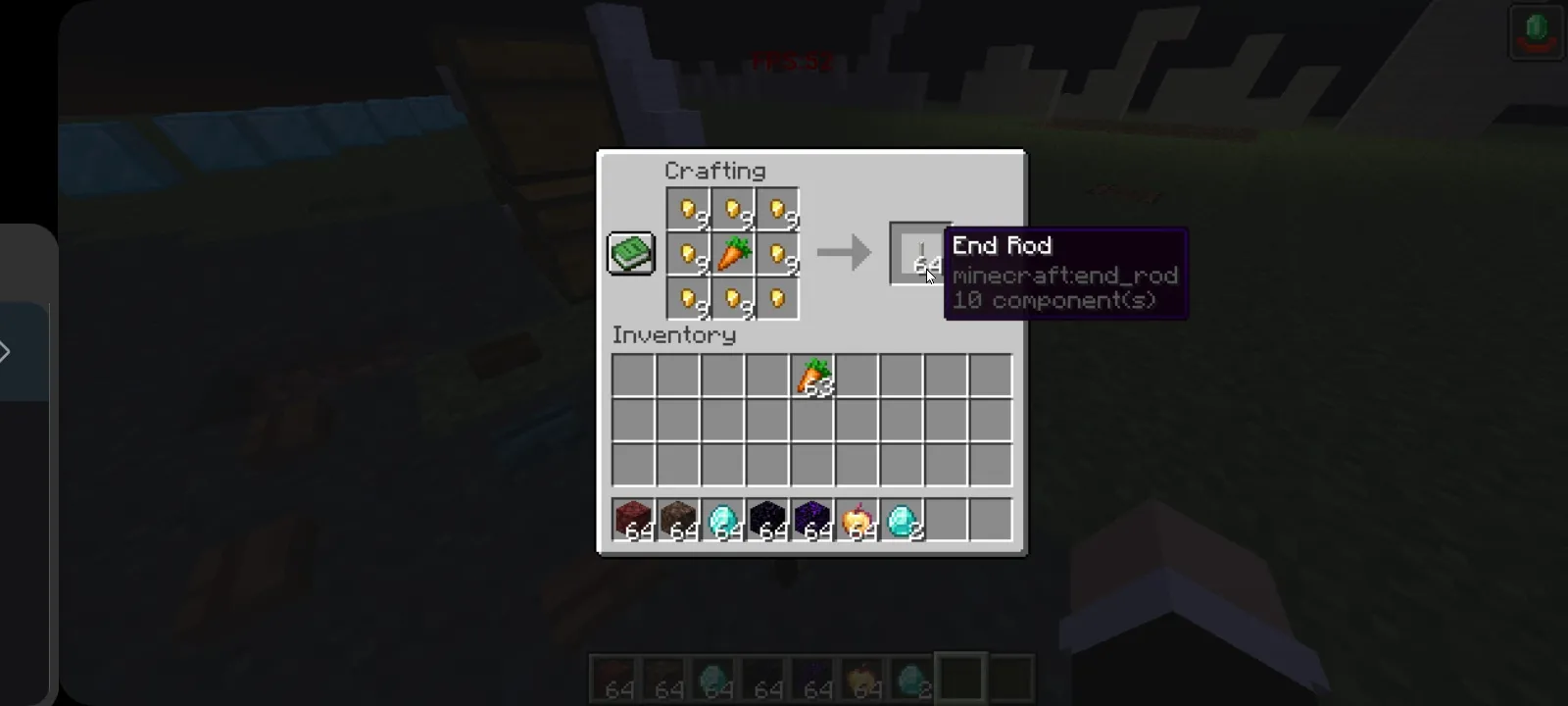Pick up the golden apple stack
The width and height of the screenshot is (1568, 706).
click(x=861, y=521)
